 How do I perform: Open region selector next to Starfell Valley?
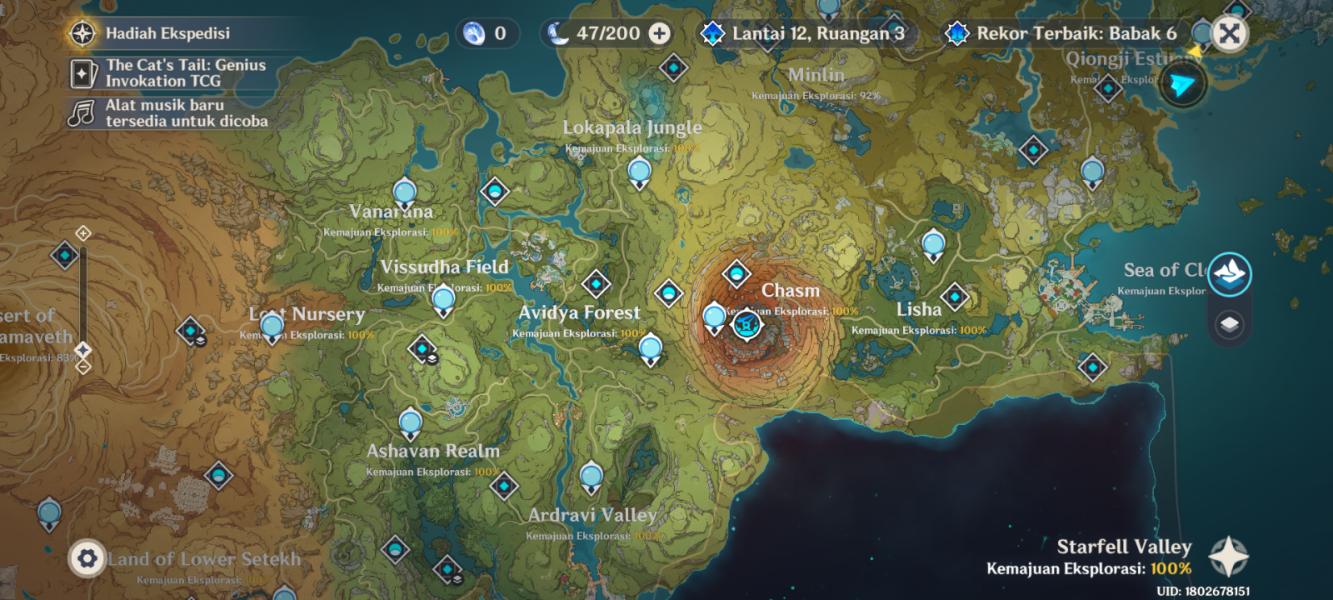(x=1228, y=556)
